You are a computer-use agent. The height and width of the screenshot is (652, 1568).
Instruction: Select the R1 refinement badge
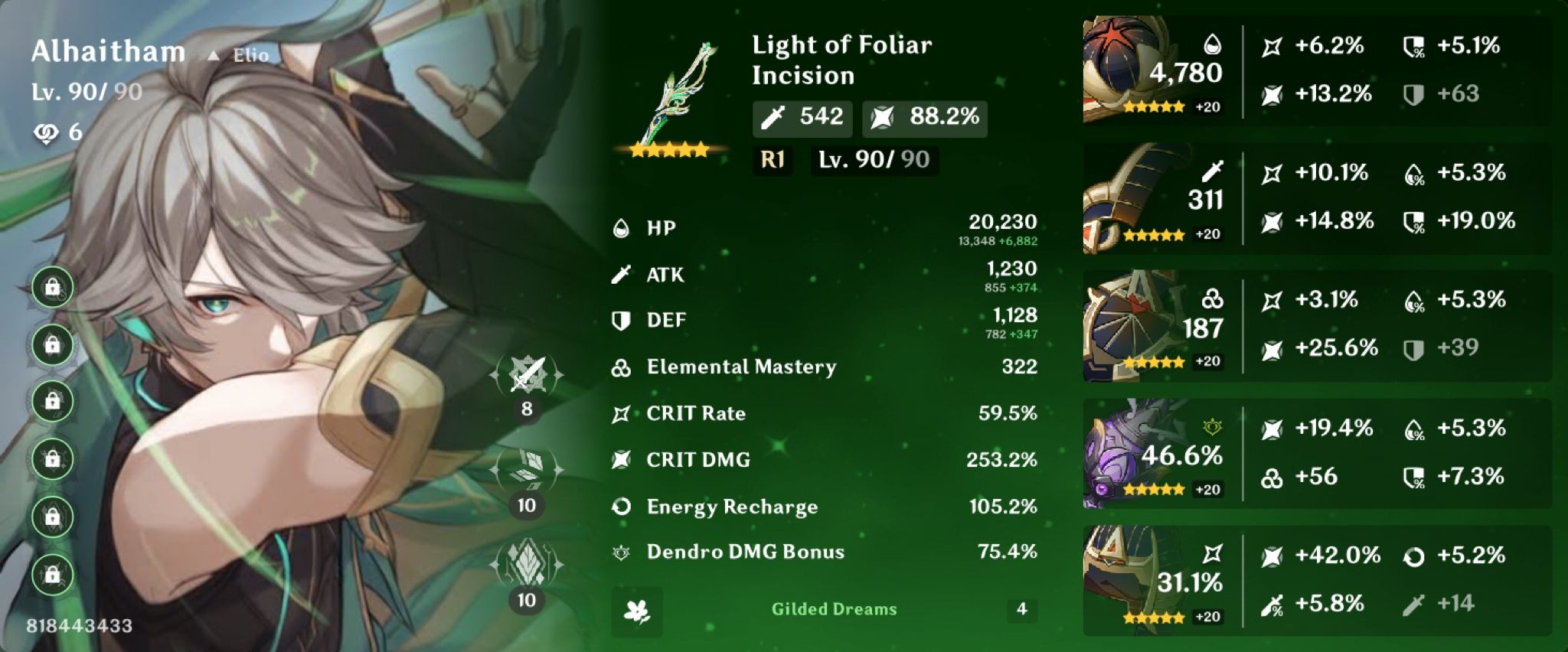click(771, 161)
